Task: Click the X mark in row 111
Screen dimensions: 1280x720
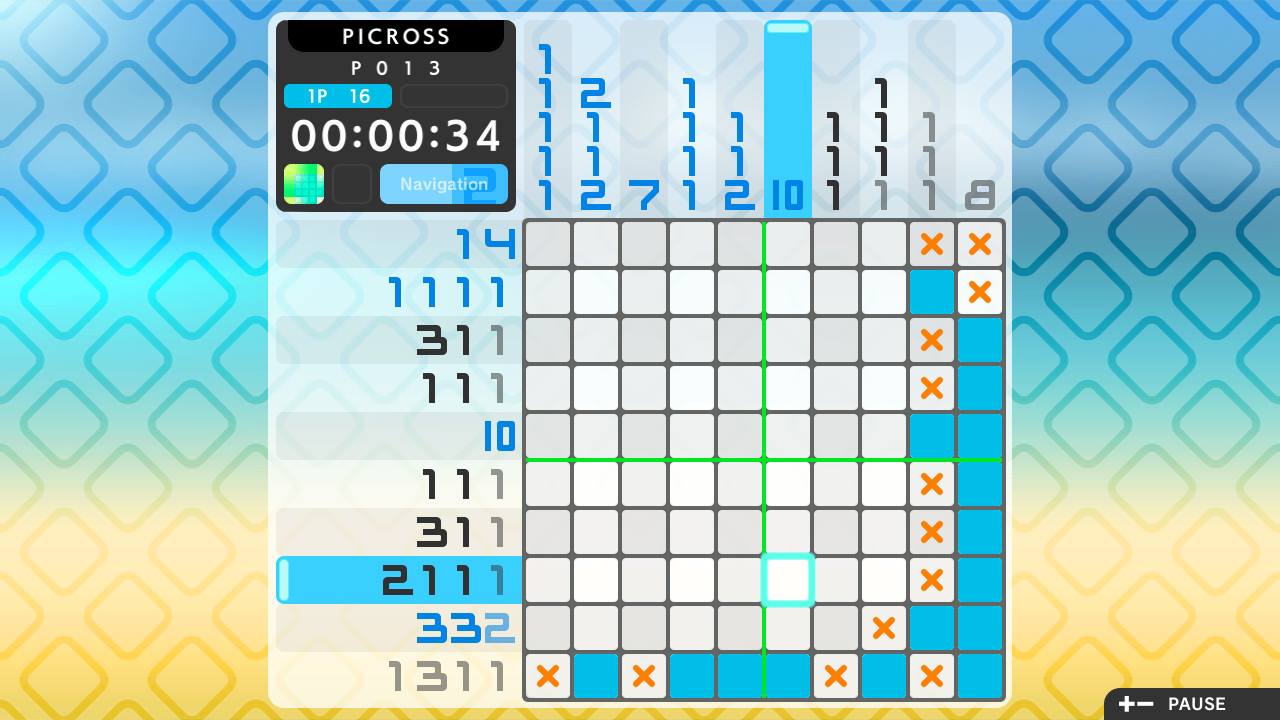Action: coord(932,484)
